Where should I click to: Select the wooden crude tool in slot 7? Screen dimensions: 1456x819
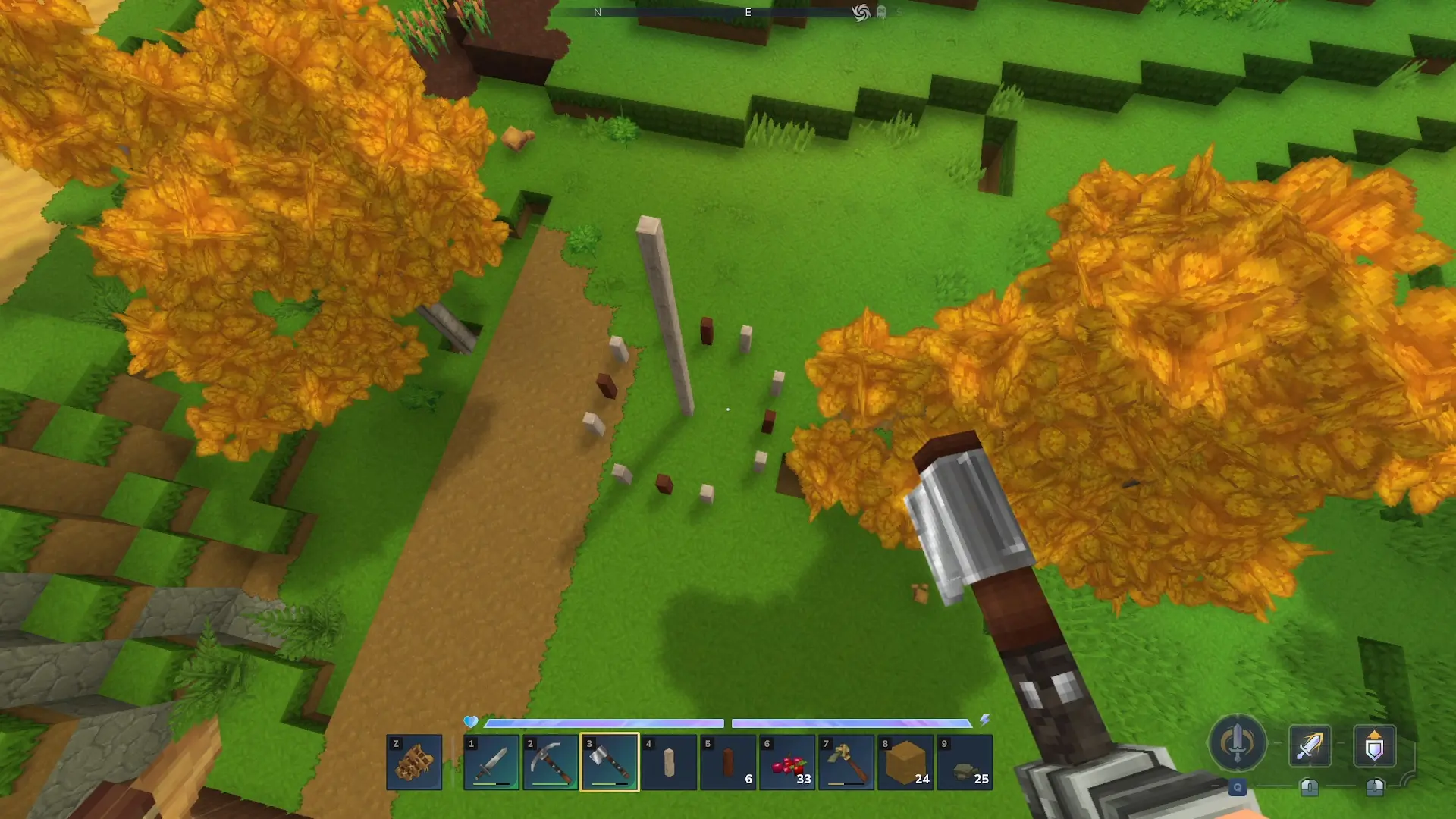pos(846,762)
